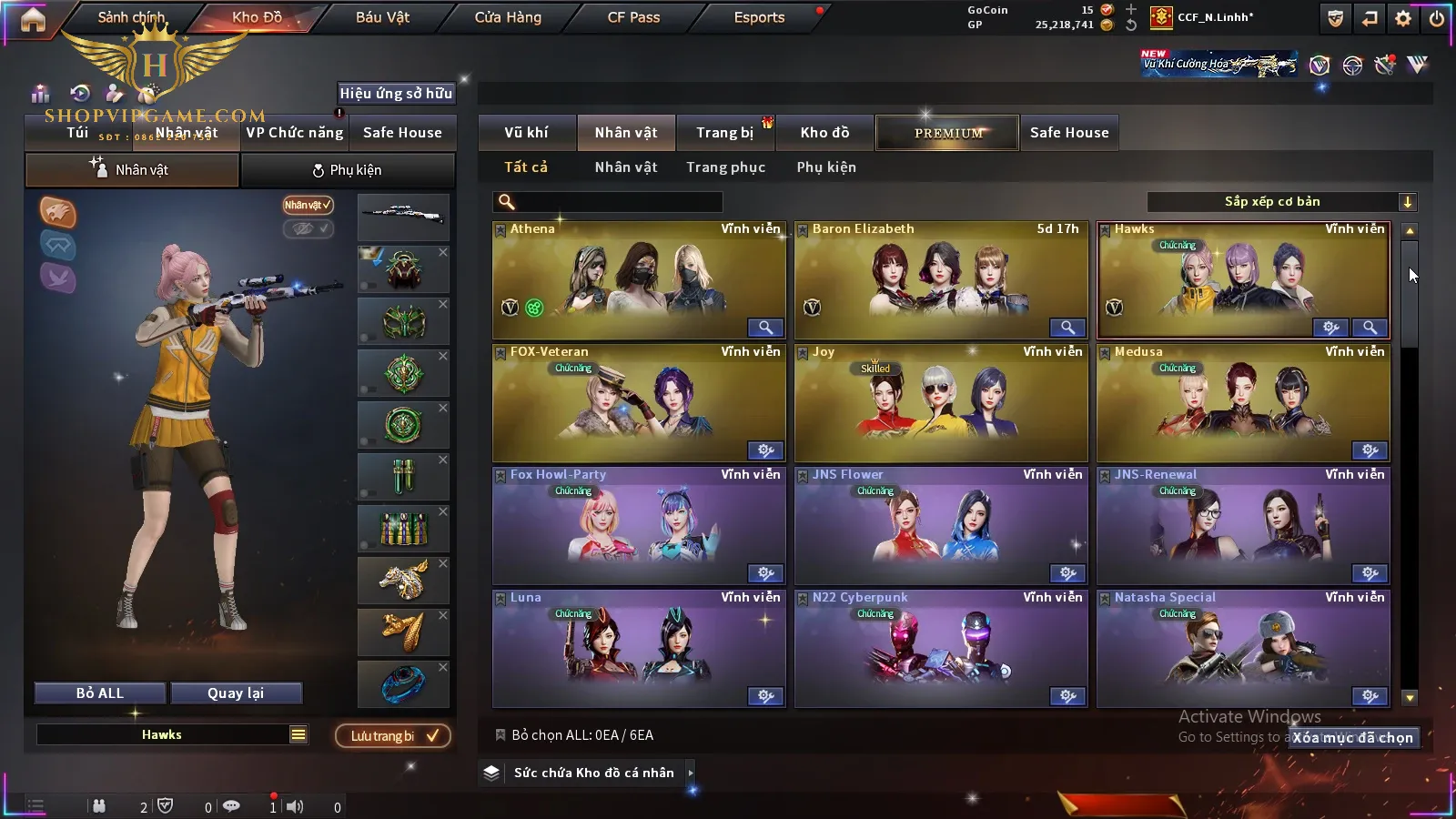Click the power exit button
Image resolution: width=1456 pixels, height=819 pixels.
click(1437, 18)
